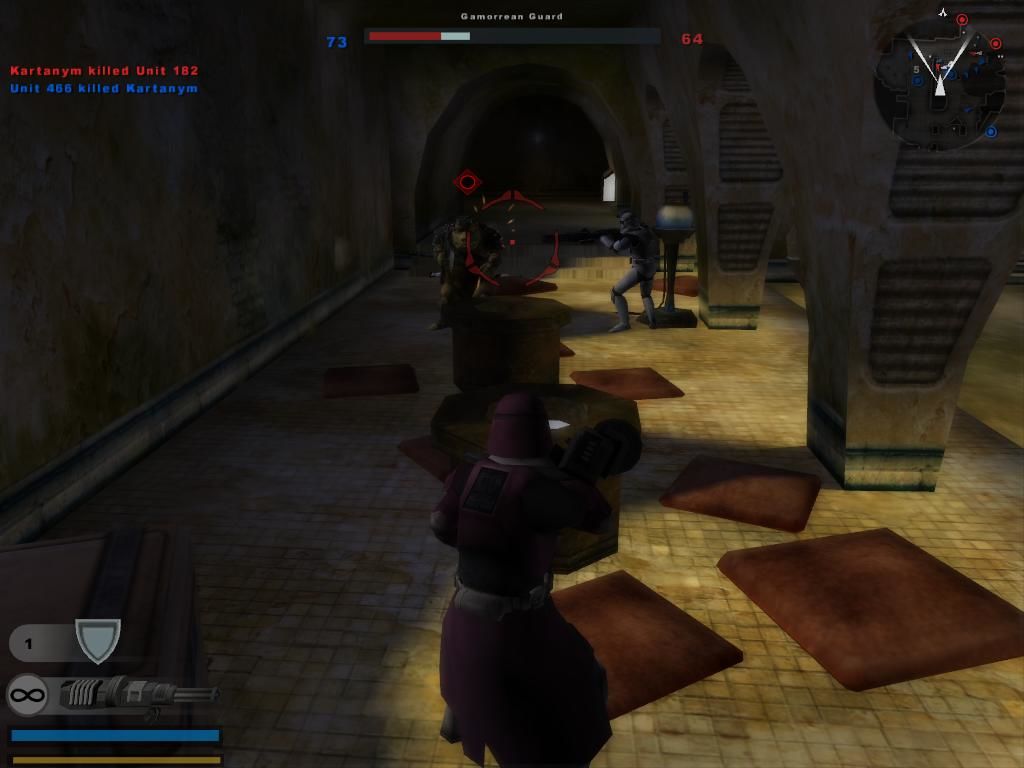
Task: Select the shield secondary item icon
Action: click(98, 640)
